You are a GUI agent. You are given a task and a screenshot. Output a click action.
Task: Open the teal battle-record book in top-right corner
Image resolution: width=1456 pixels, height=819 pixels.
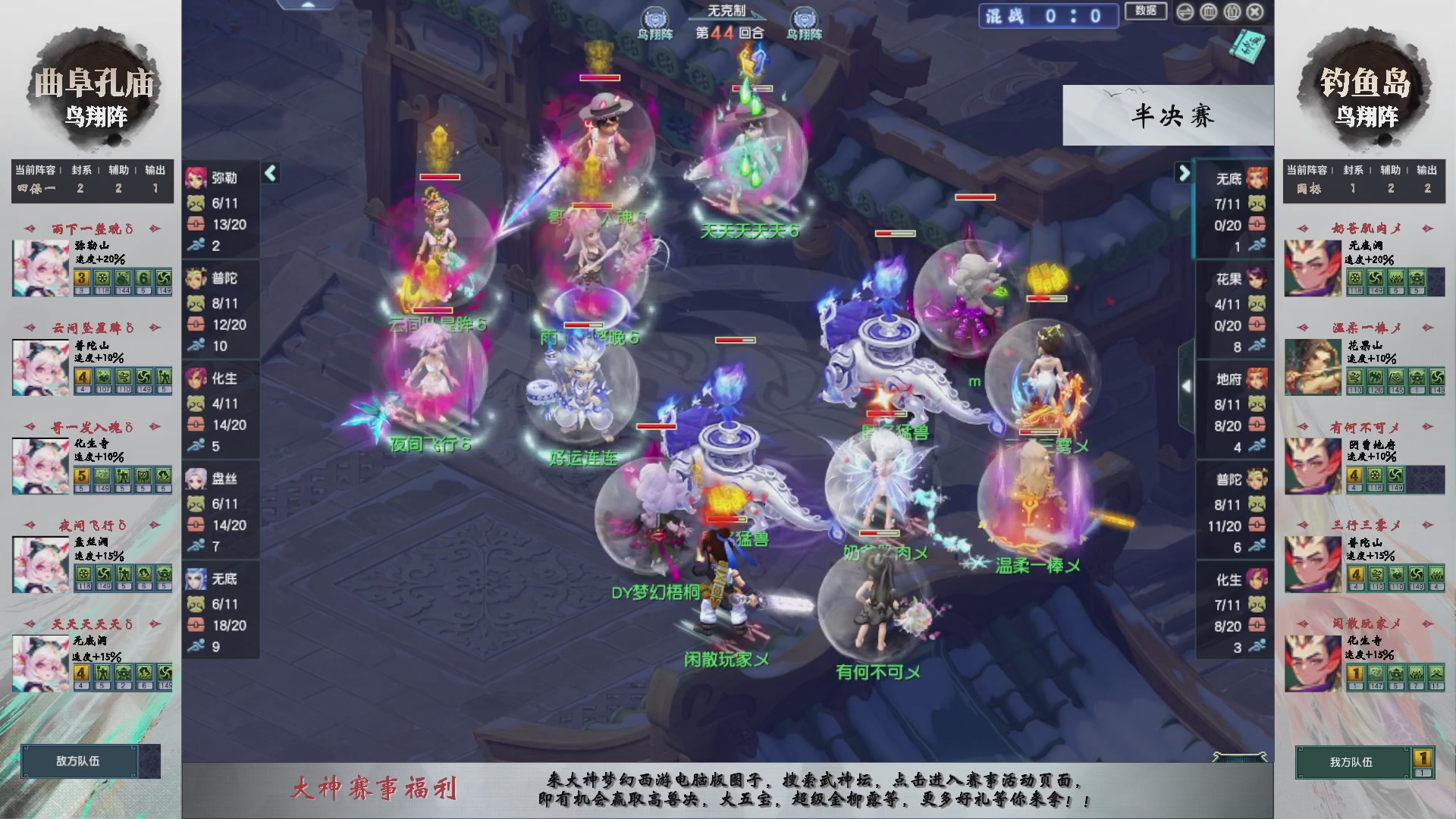(1246, 47)
